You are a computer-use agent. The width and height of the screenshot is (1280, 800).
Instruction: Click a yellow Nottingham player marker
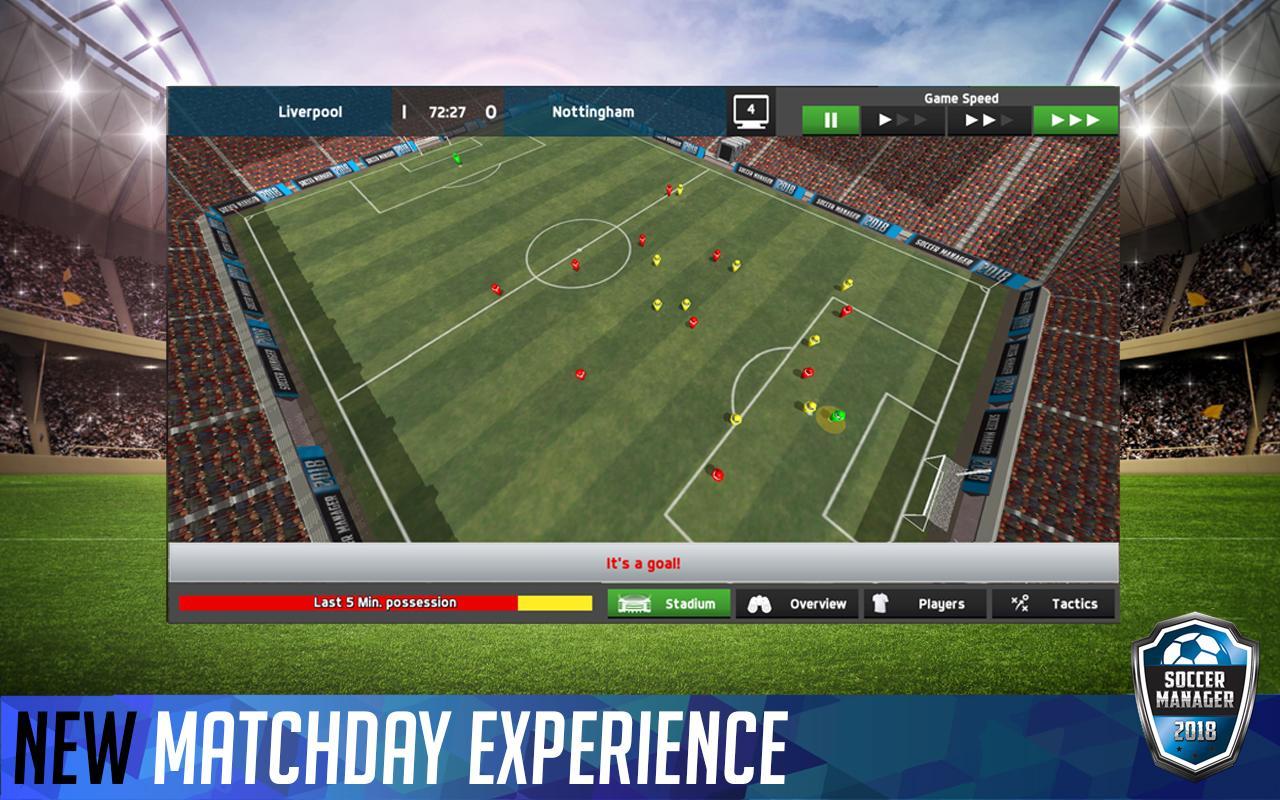click(656, 305)
